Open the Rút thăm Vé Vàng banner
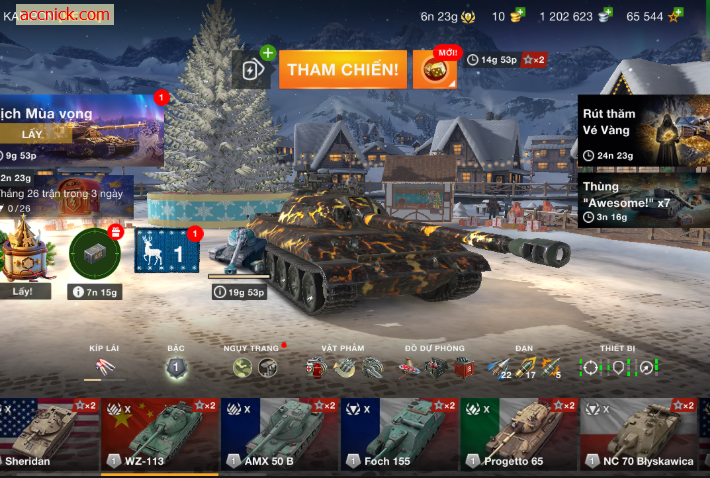 point(643,132)
